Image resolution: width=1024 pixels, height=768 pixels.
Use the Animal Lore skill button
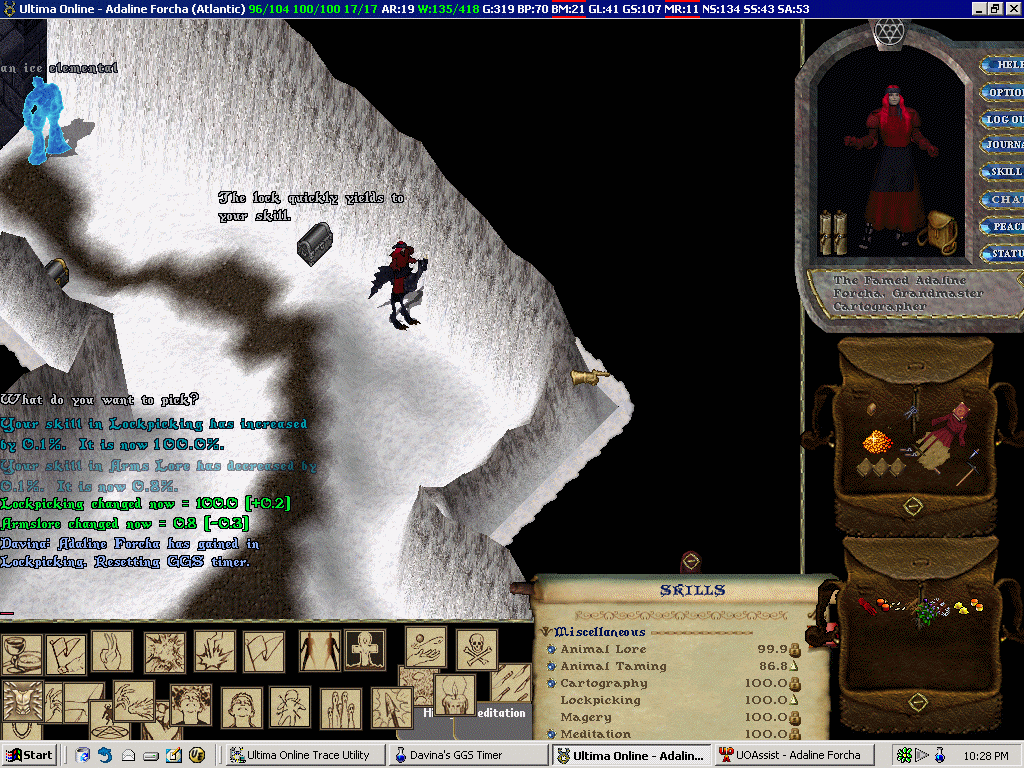click(x=551, y=650)
